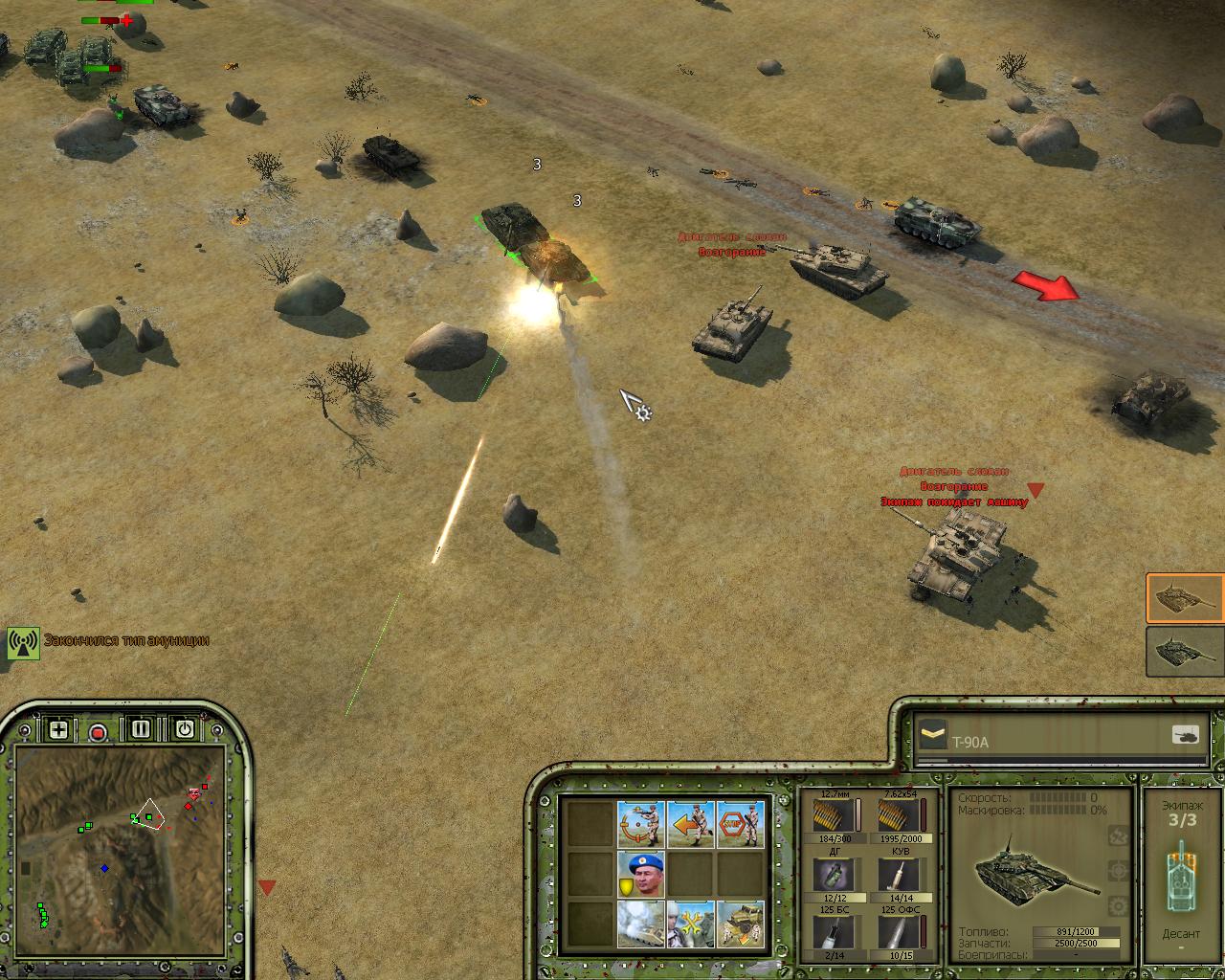Switch to 125 ОФС high-explosive shells
Viewport: 1225px width, 980px height.
pos(897,932)
